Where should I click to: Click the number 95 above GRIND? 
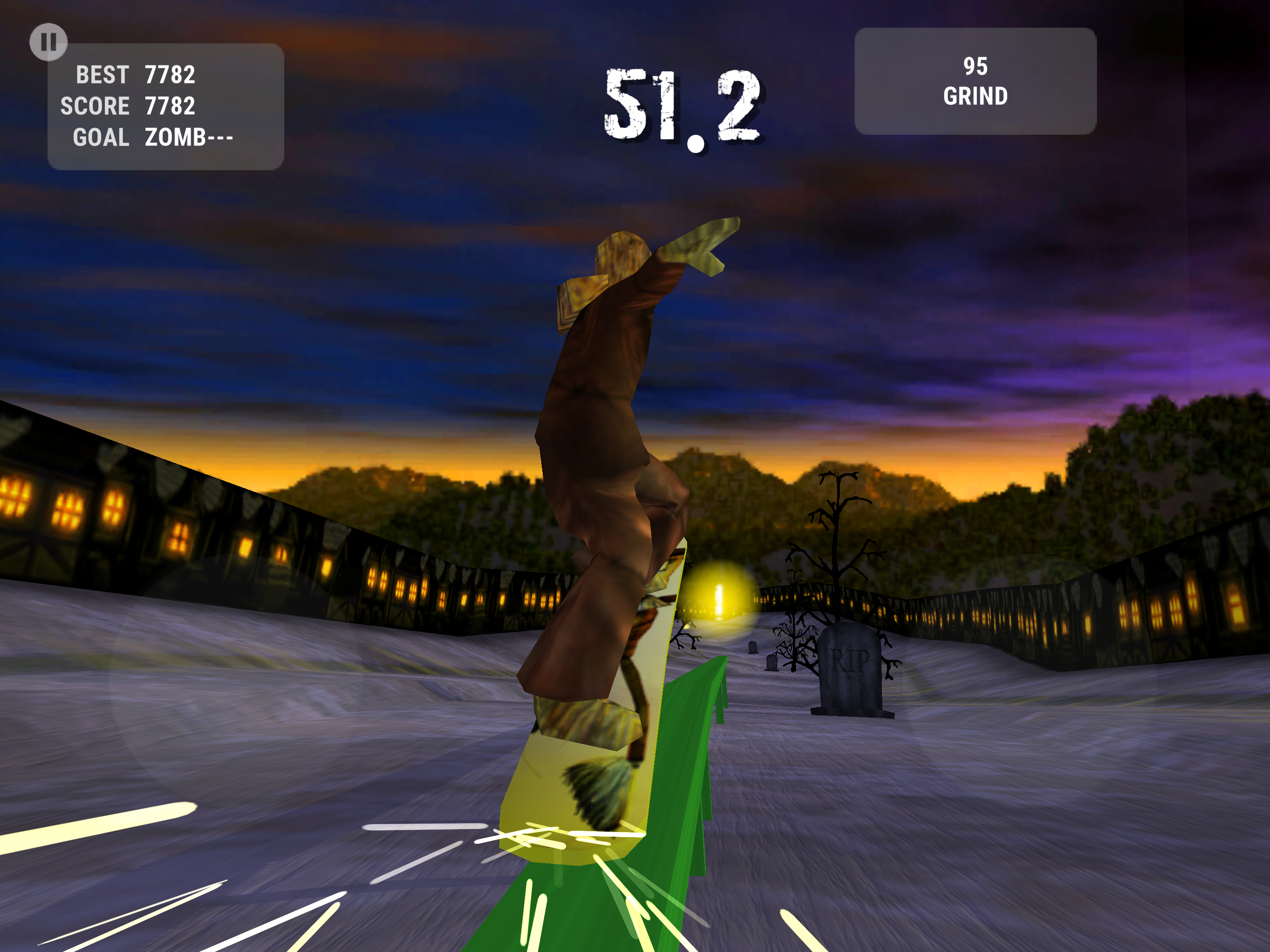(976, 66)
